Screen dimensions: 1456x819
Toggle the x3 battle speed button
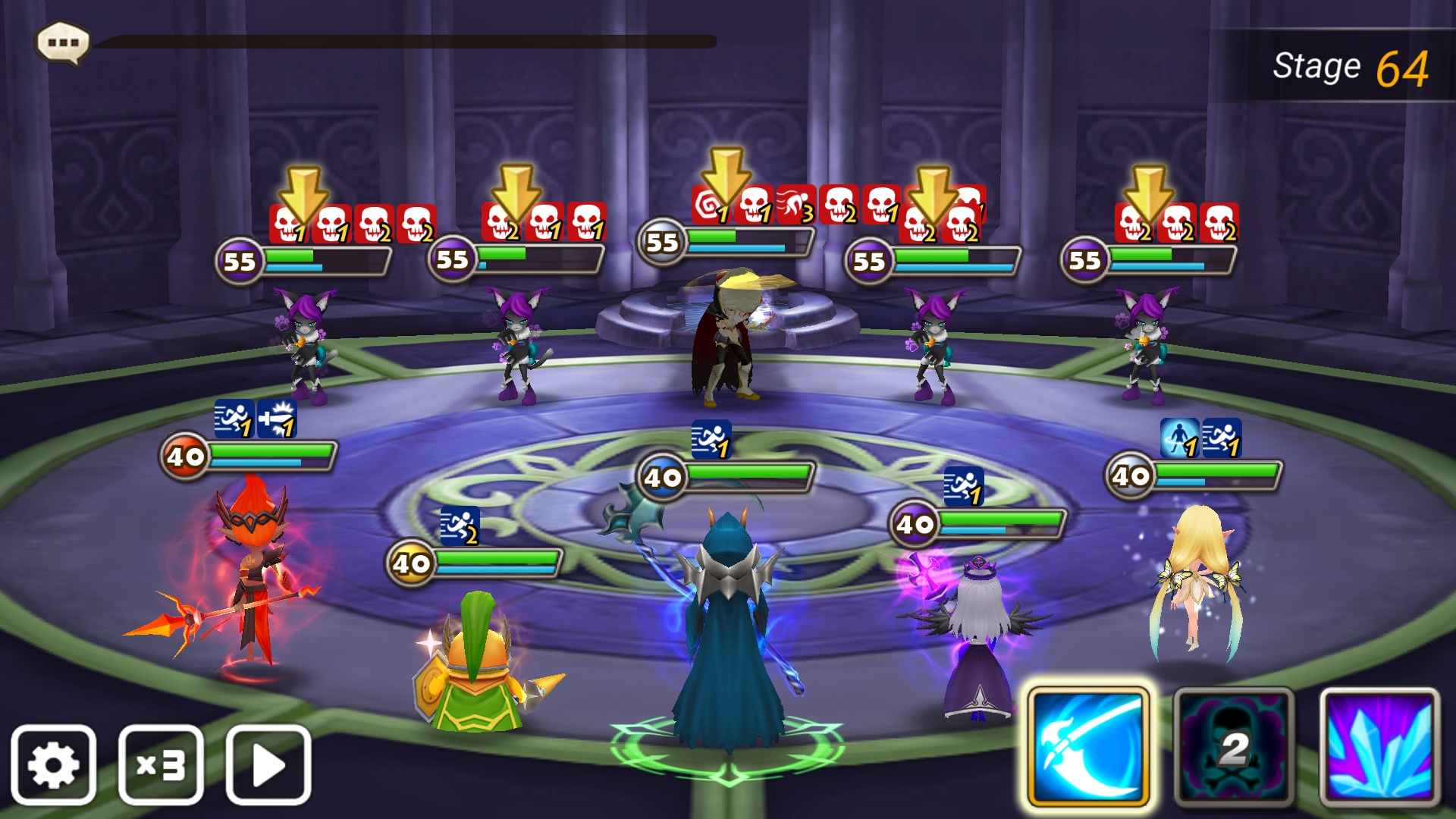click(x=161, y=764)
